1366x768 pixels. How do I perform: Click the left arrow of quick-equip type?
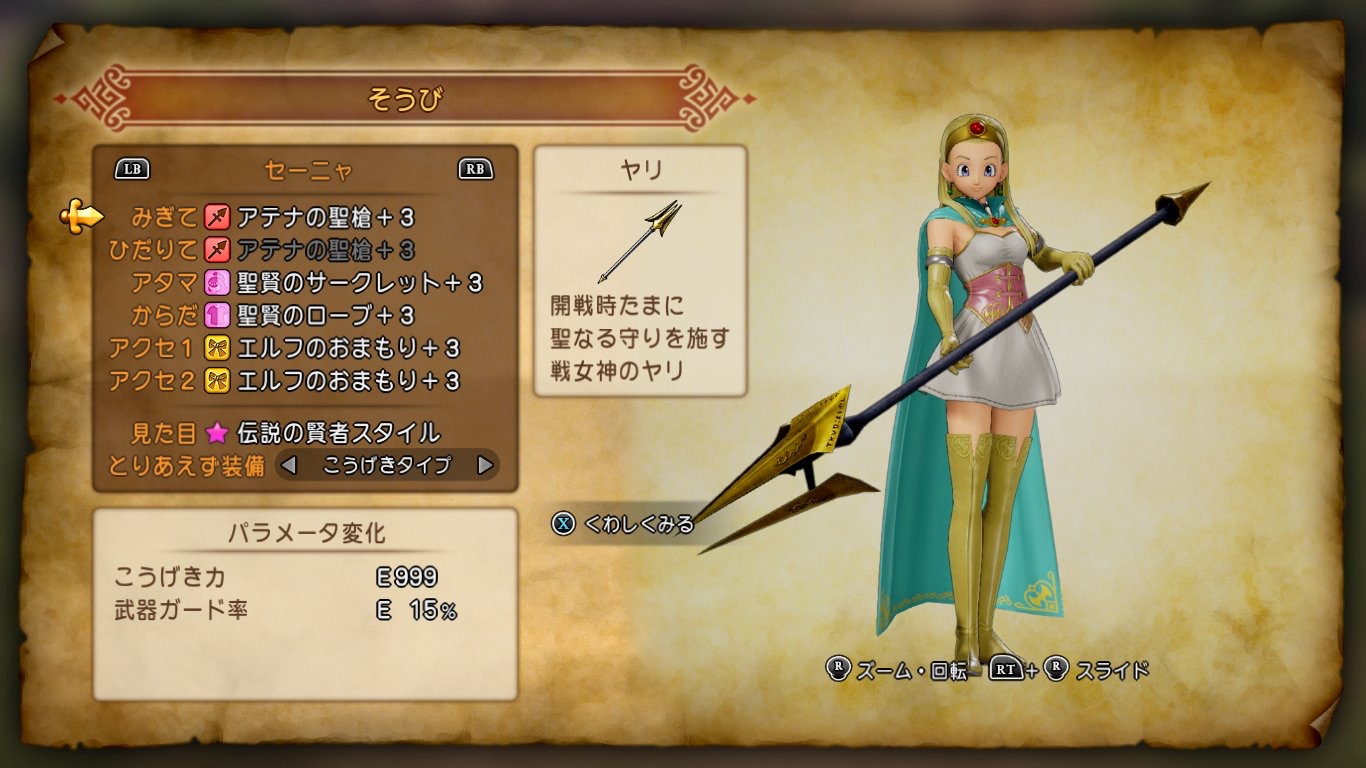point(289,465)
